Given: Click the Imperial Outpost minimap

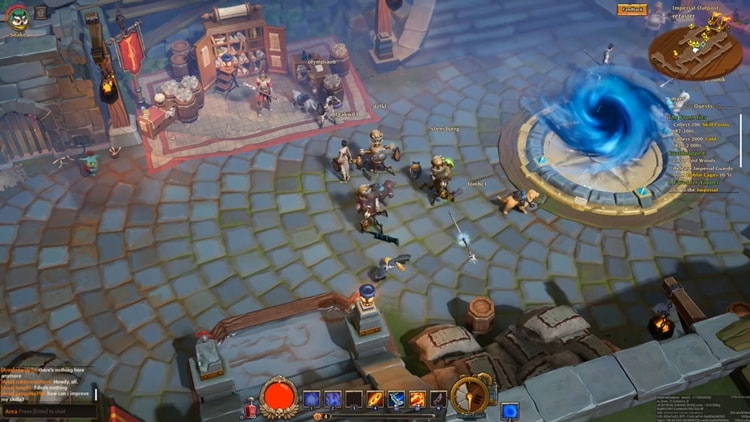Looking at the screenshot, I should click(x=697, y=48).
